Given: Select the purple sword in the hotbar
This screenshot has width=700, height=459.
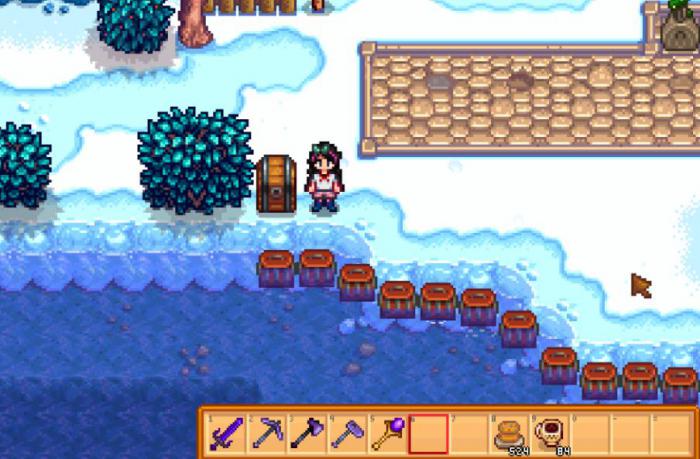Looking at the screenshot, I should (224, 432).
